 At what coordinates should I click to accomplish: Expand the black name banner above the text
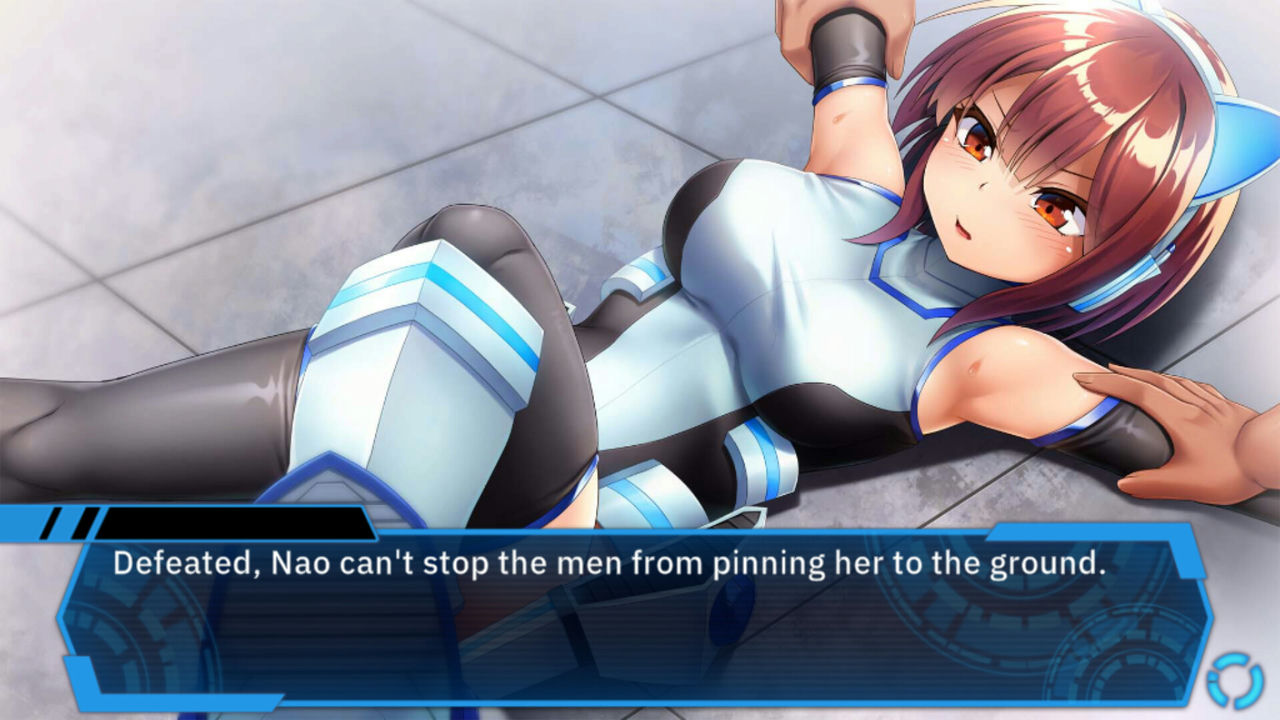240,524
